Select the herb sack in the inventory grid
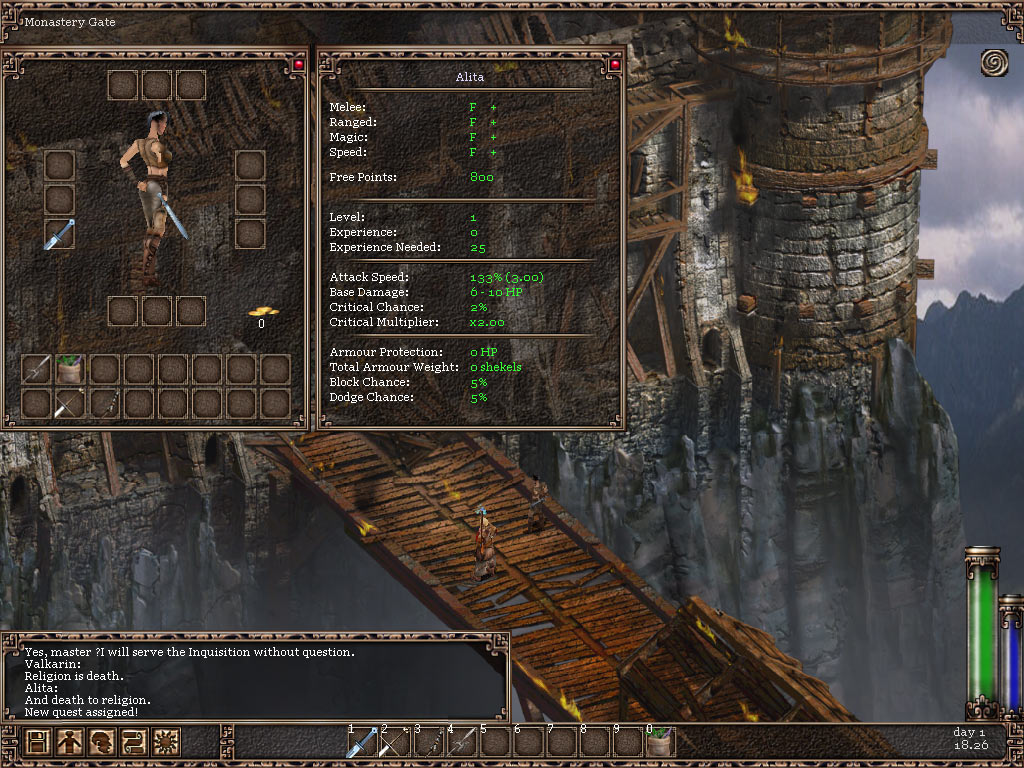 (x=71, y=370)
